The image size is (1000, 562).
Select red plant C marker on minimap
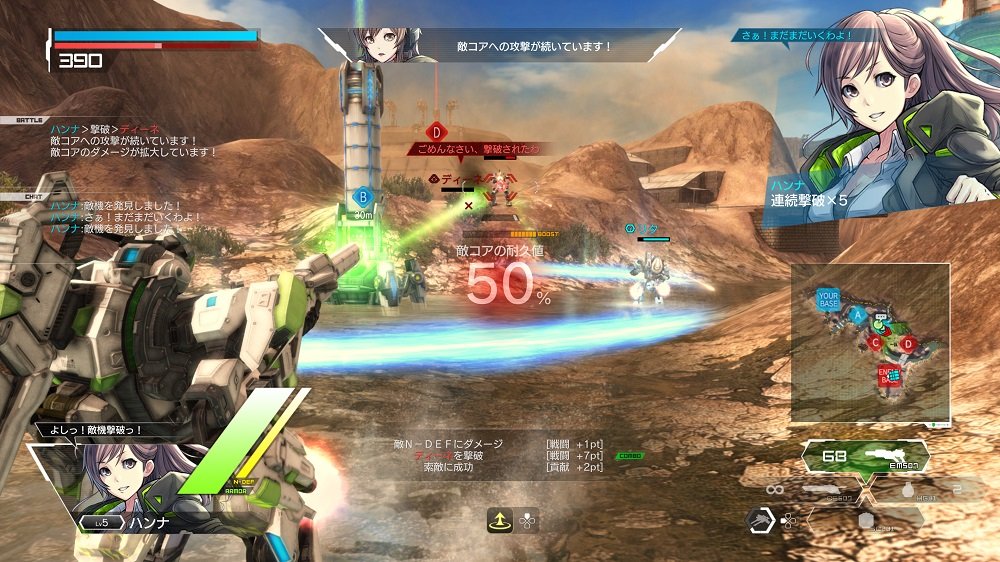(876, 343)
